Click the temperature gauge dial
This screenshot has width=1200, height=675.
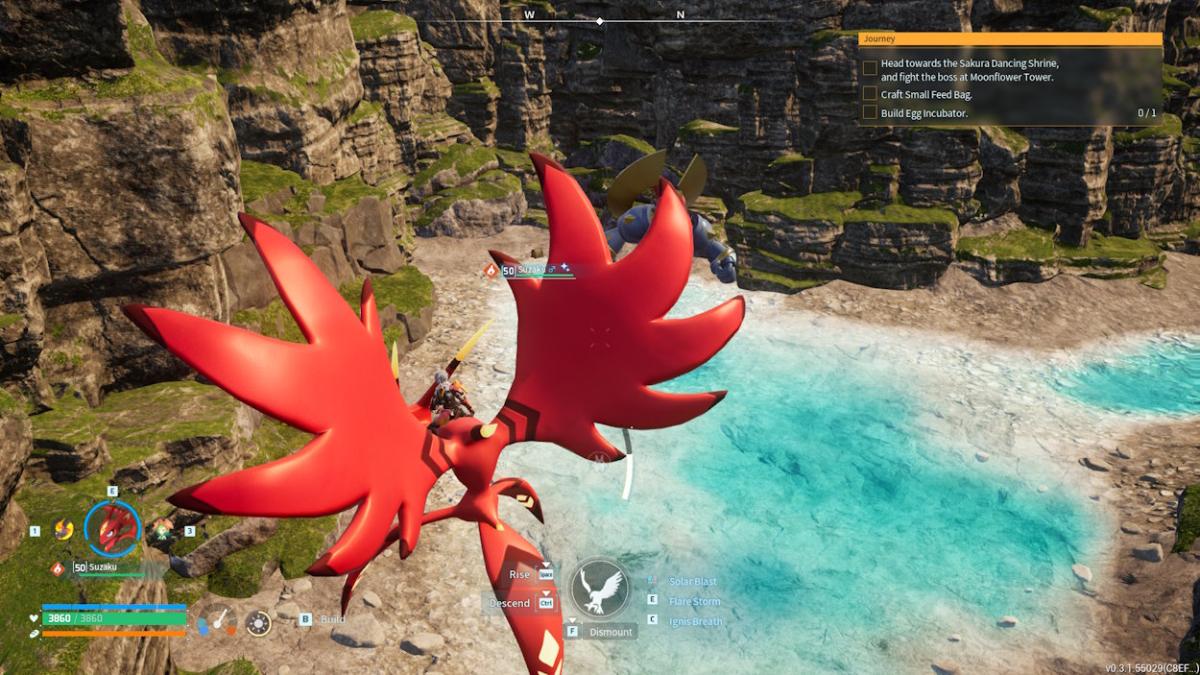coord(217,622)
